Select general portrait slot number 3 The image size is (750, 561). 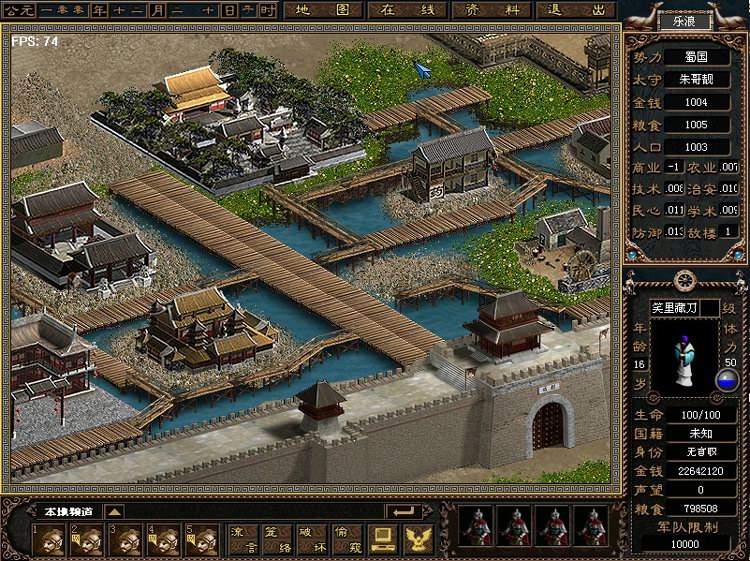pos(126,540)
